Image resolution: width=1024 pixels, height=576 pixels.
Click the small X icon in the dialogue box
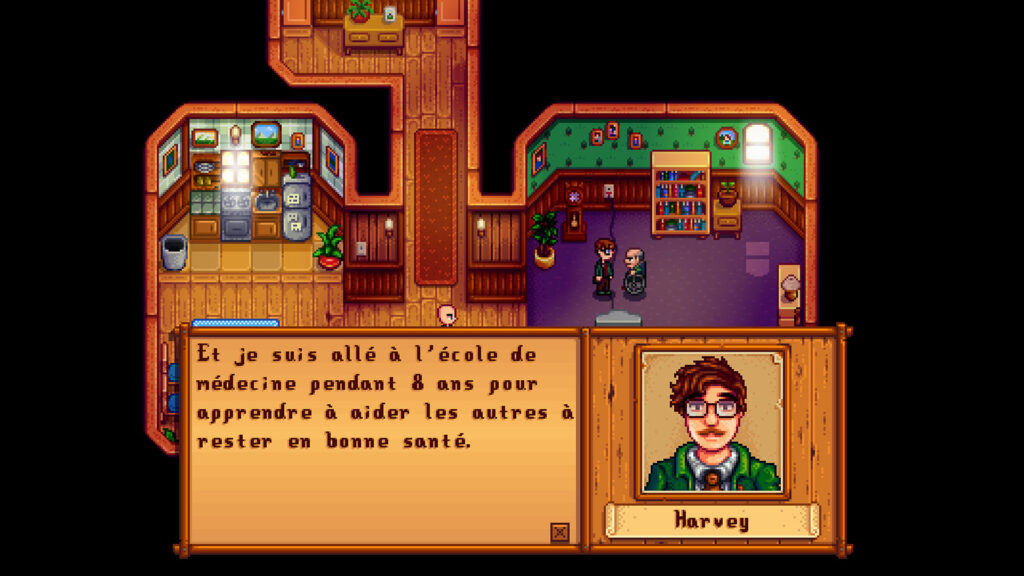(560, 532)
